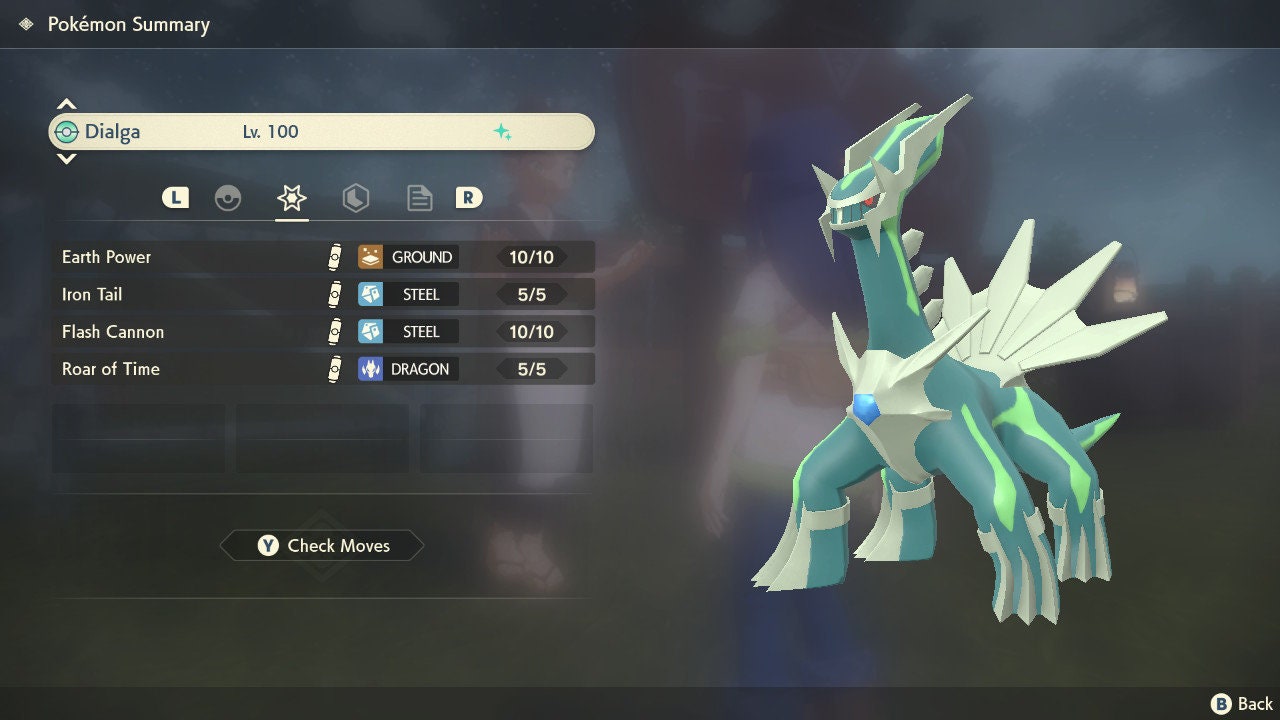This screenshot has height=720, width=1280.
Task: Go to previous Pokémon with up arrow
Action: point(66,104)
